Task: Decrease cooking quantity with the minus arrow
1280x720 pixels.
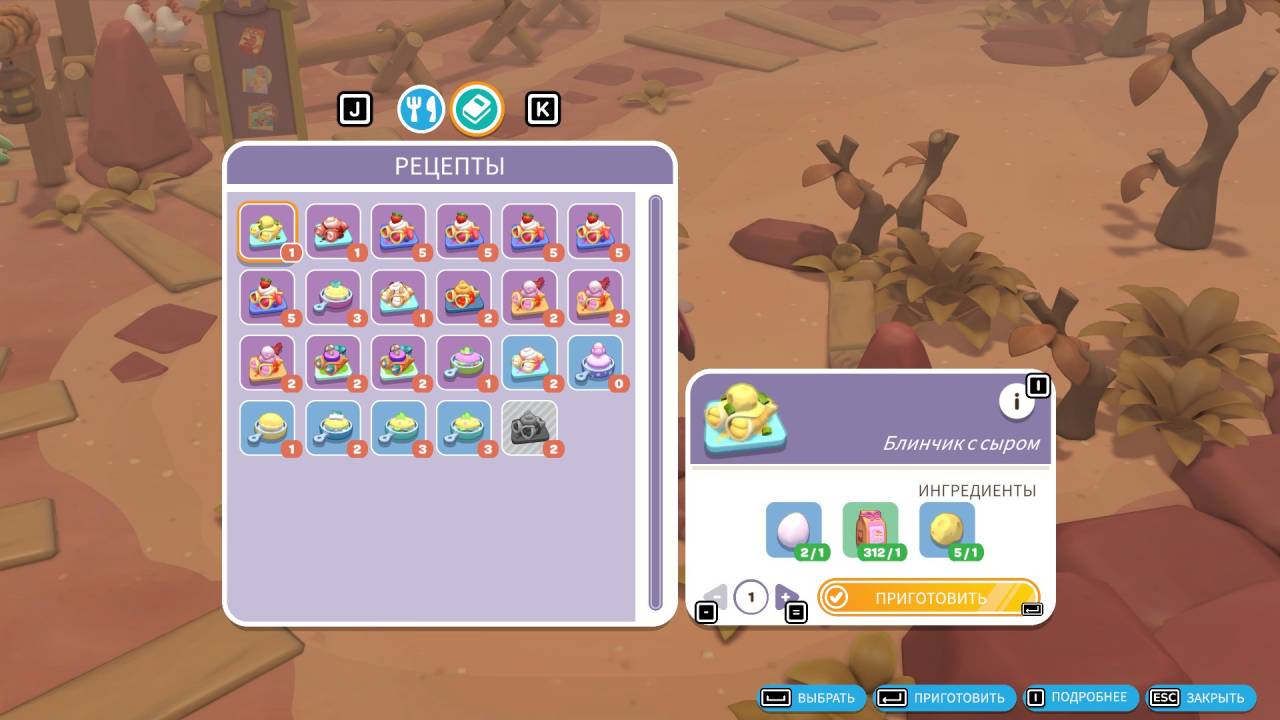Action: point(716,597)
